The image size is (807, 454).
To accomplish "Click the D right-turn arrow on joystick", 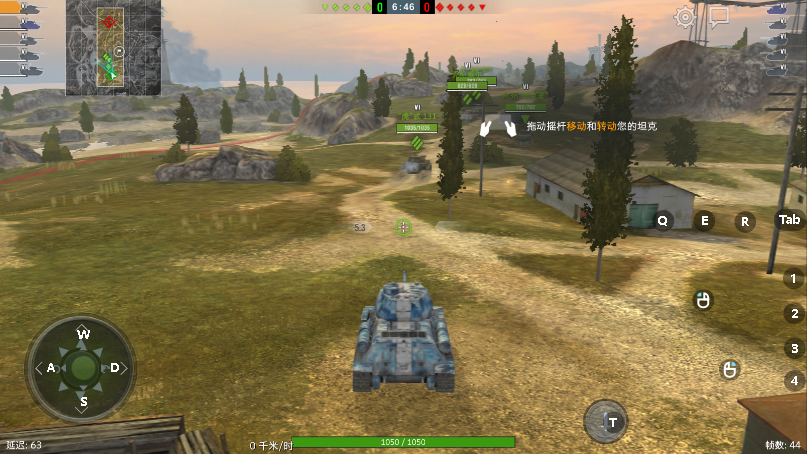I will [x=116, y=368].
